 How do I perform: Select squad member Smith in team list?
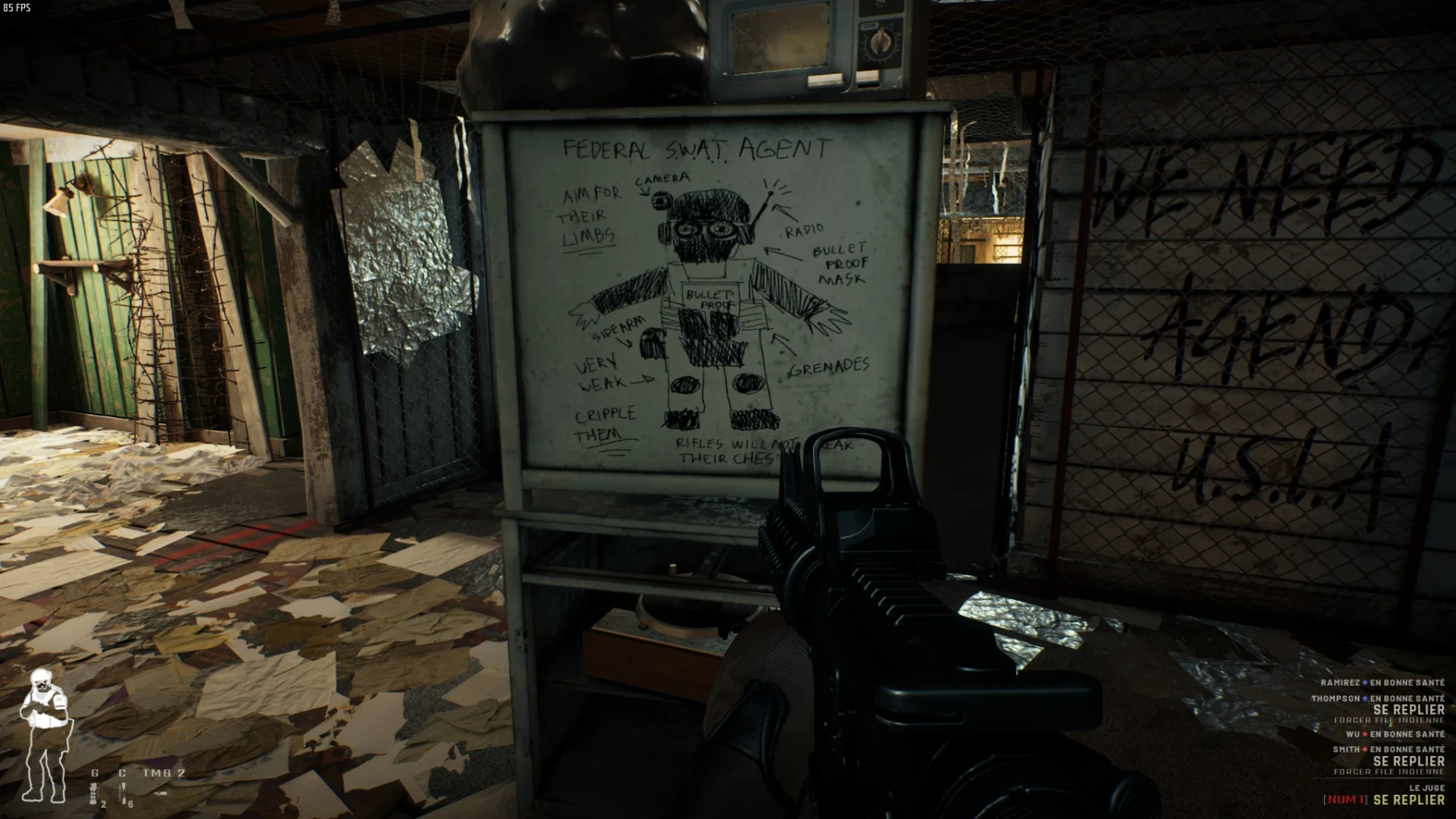point(1346,749)
